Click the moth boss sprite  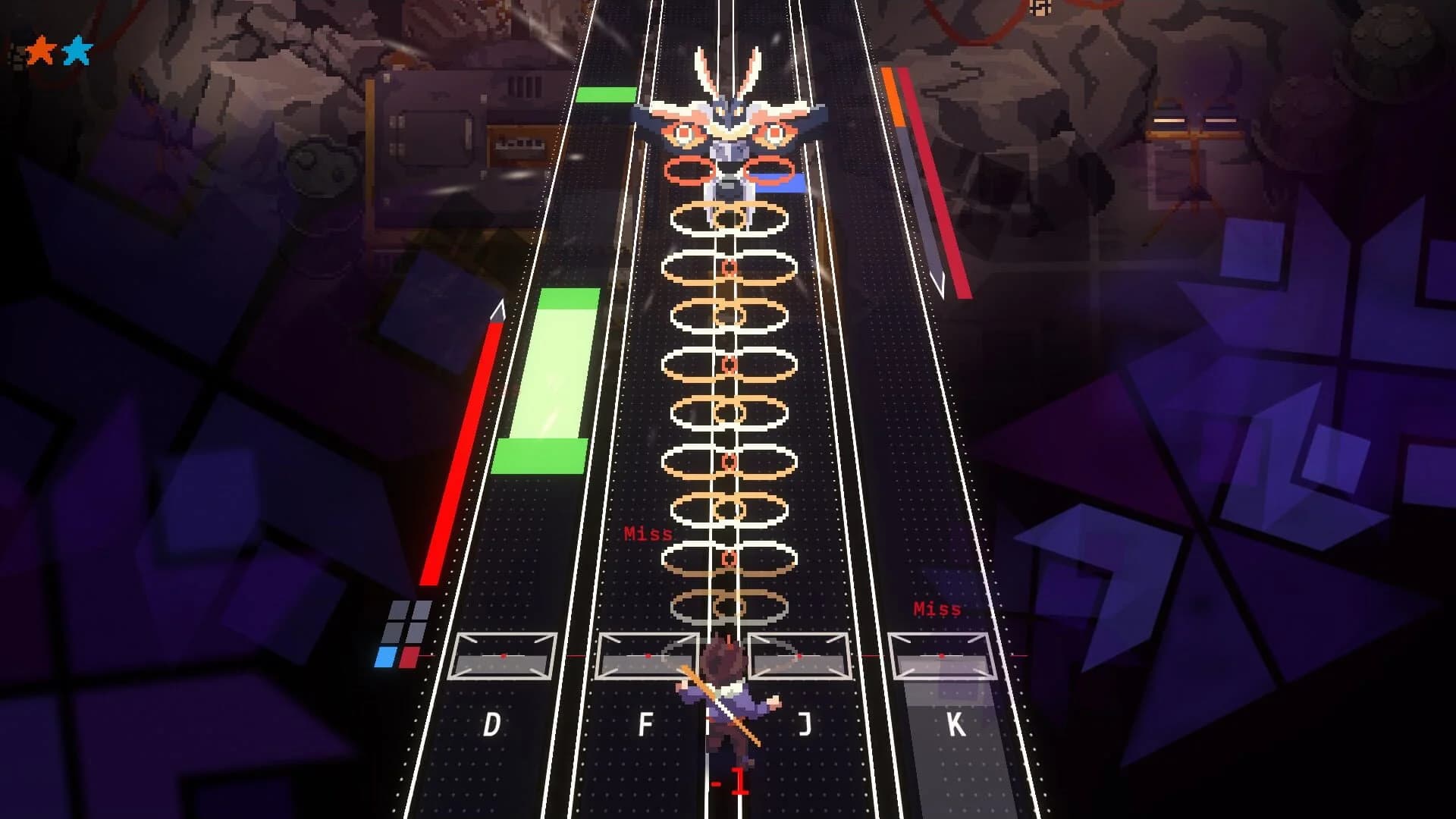732,121
